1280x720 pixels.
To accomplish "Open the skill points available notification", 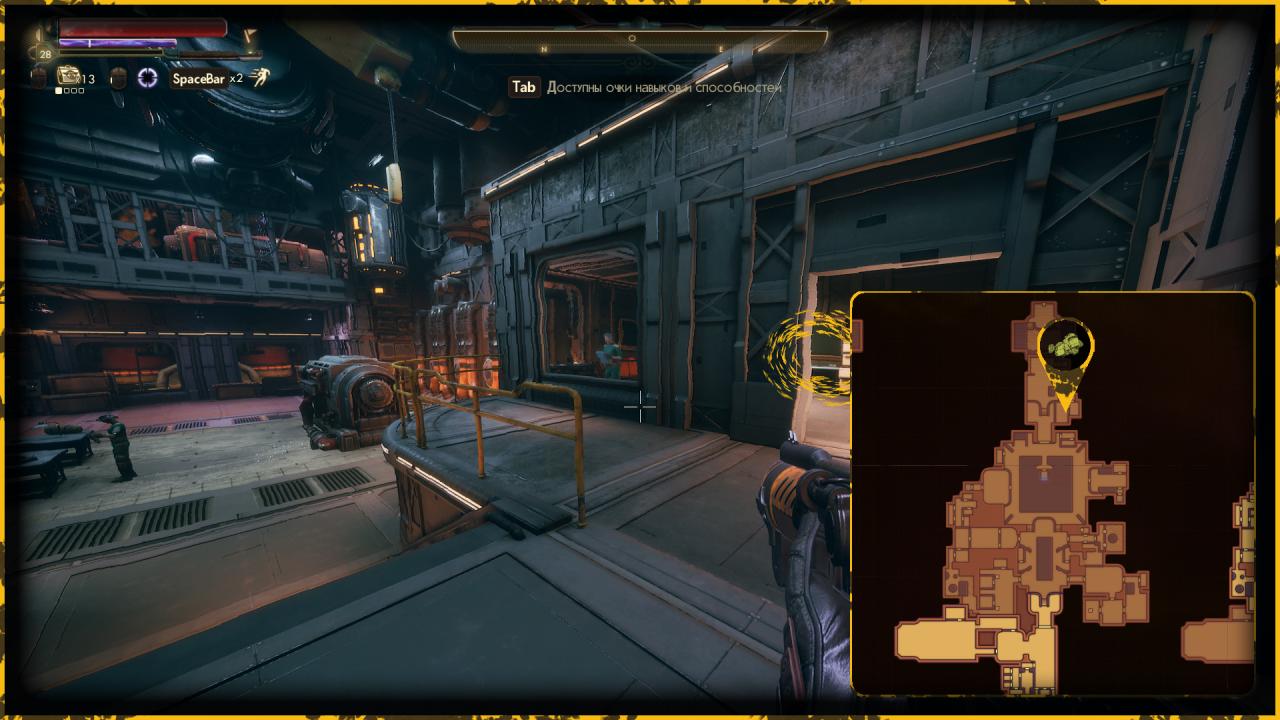I will point(646,87).
